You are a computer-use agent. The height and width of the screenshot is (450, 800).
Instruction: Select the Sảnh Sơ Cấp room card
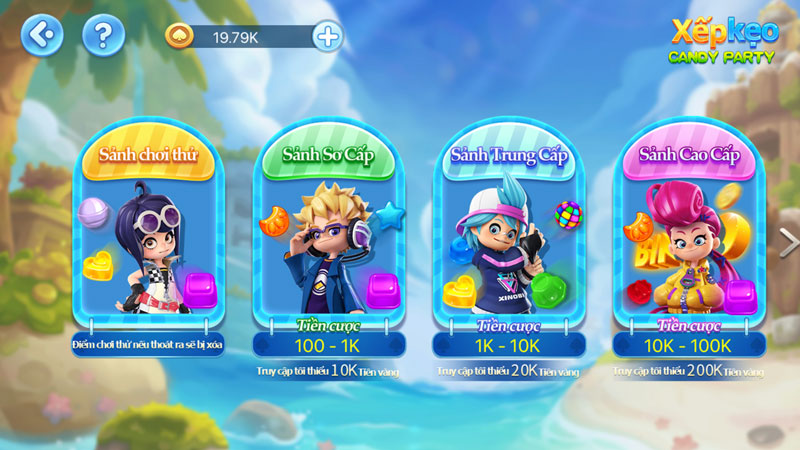tap(327, 235)
